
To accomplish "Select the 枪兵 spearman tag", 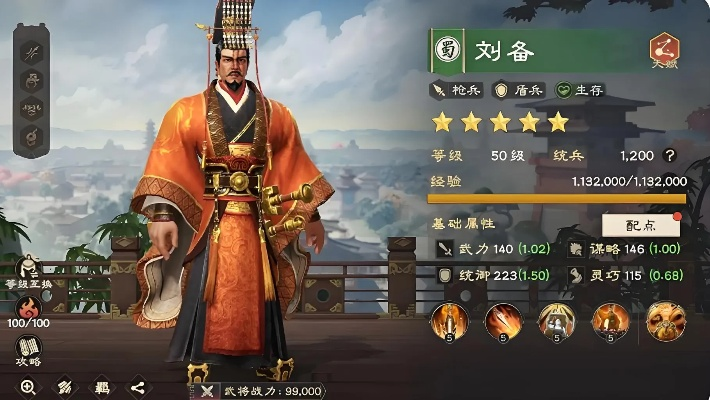I will tap(458, 90).
